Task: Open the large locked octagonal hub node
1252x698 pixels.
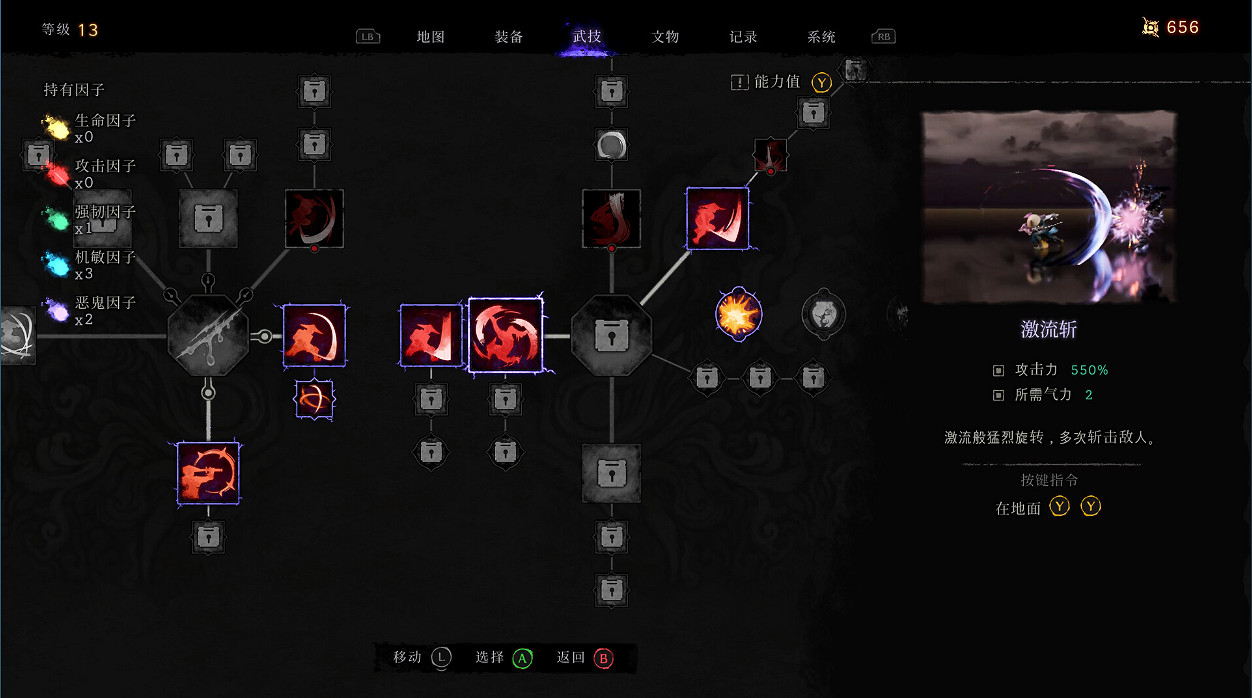Action: (611, 336)
